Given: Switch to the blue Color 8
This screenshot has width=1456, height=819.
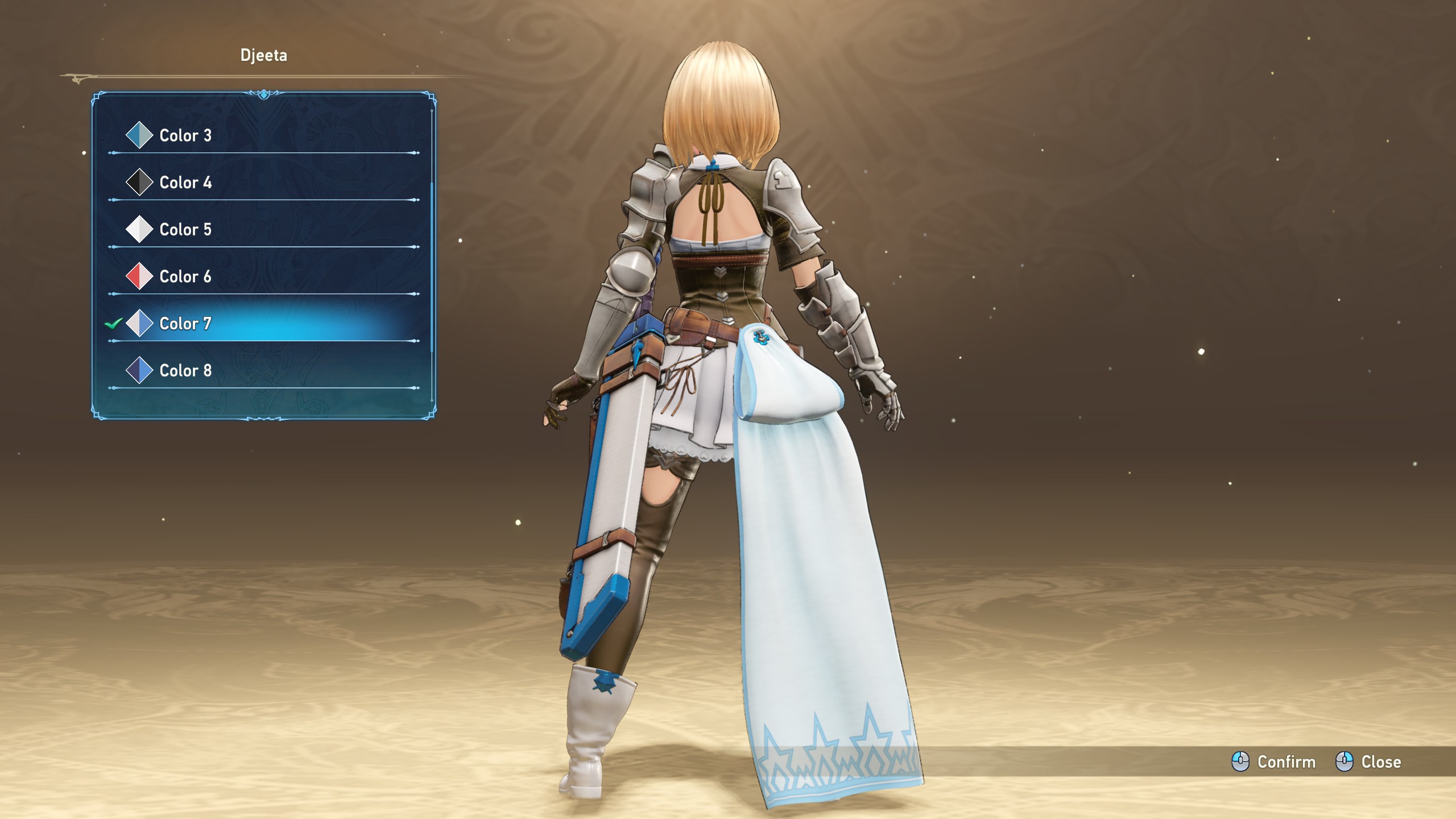Looking at the screenshot, I should coord(185,371).
